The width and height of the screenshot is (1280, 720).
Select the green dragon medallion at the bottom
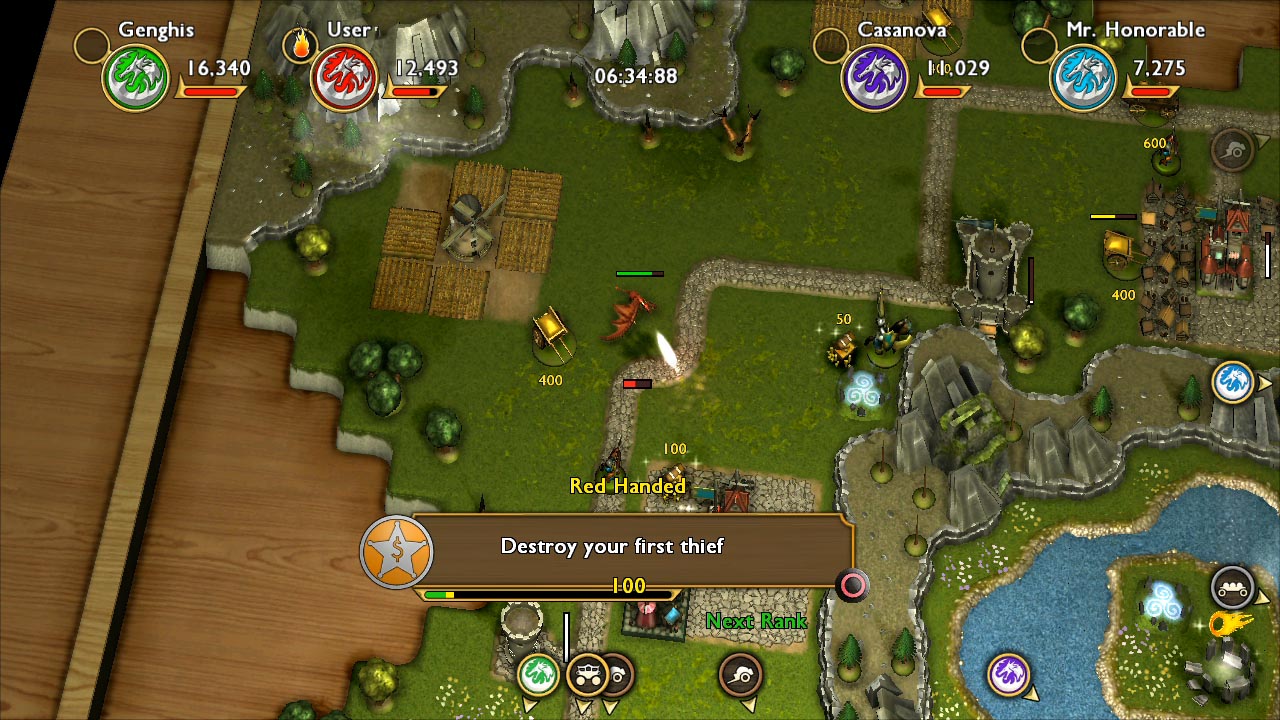539,674
